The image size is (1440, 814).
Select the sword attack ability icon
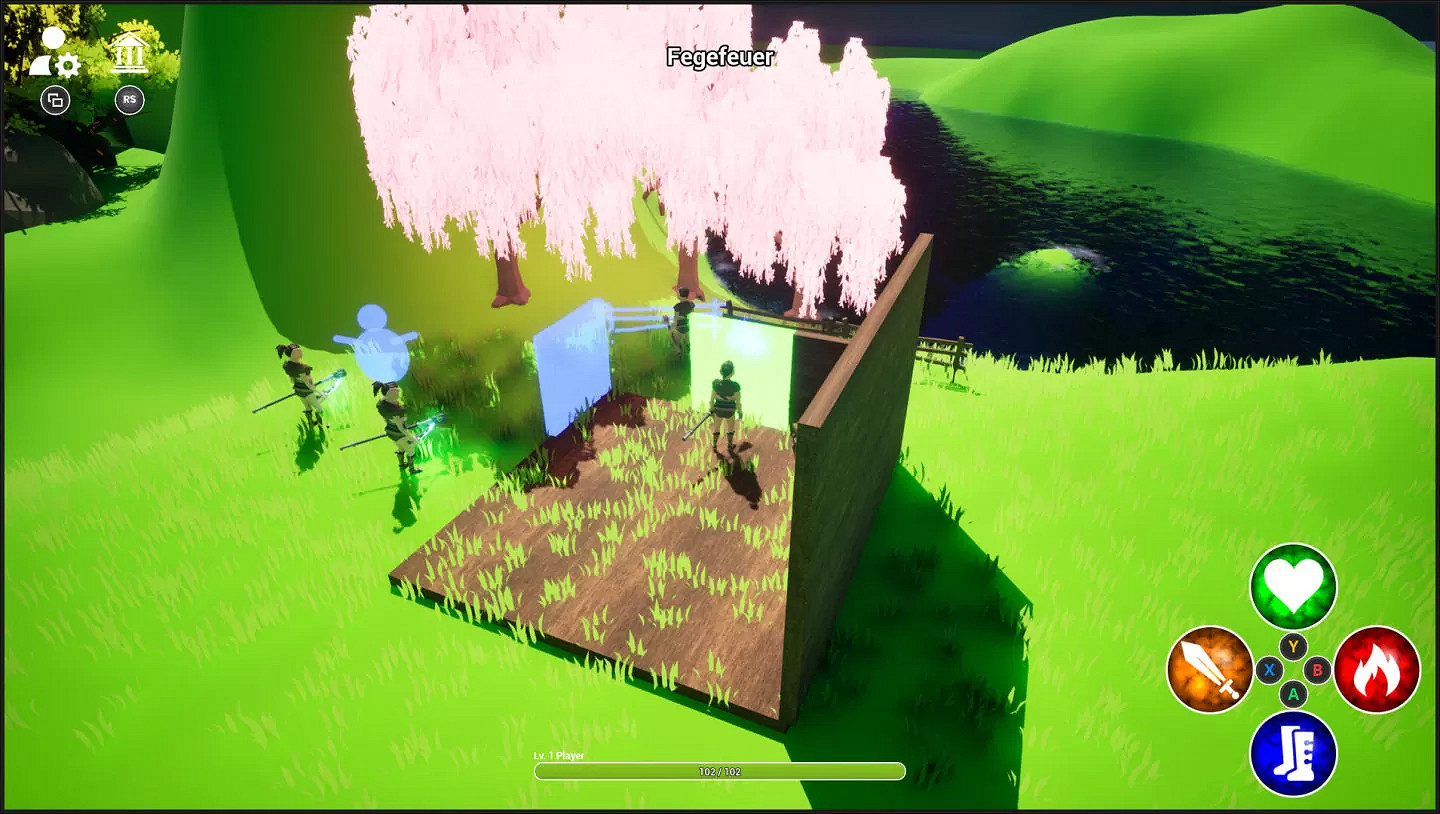click(1210, 668)
